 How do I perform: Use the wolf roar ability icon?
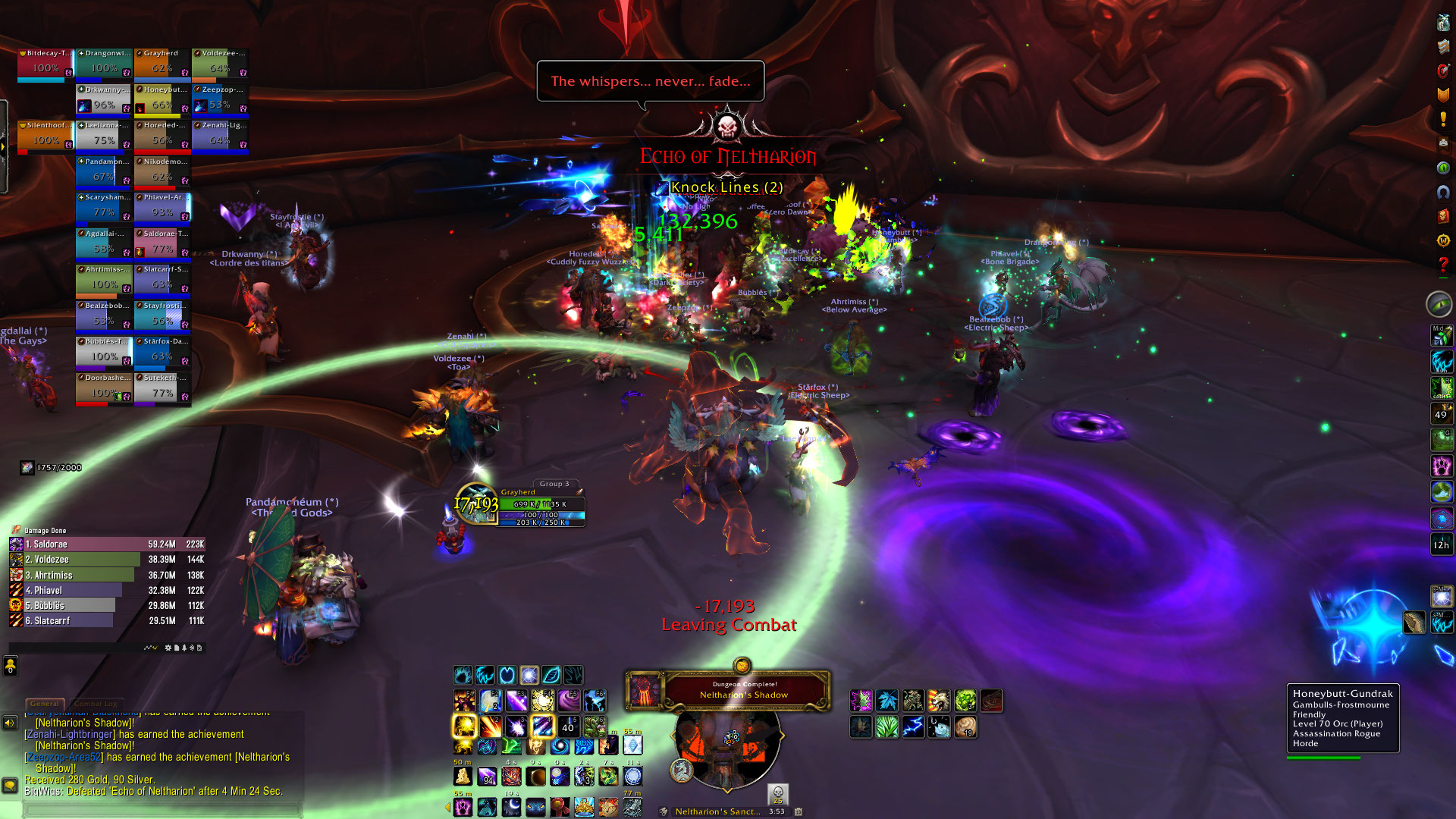pos(939,701)
